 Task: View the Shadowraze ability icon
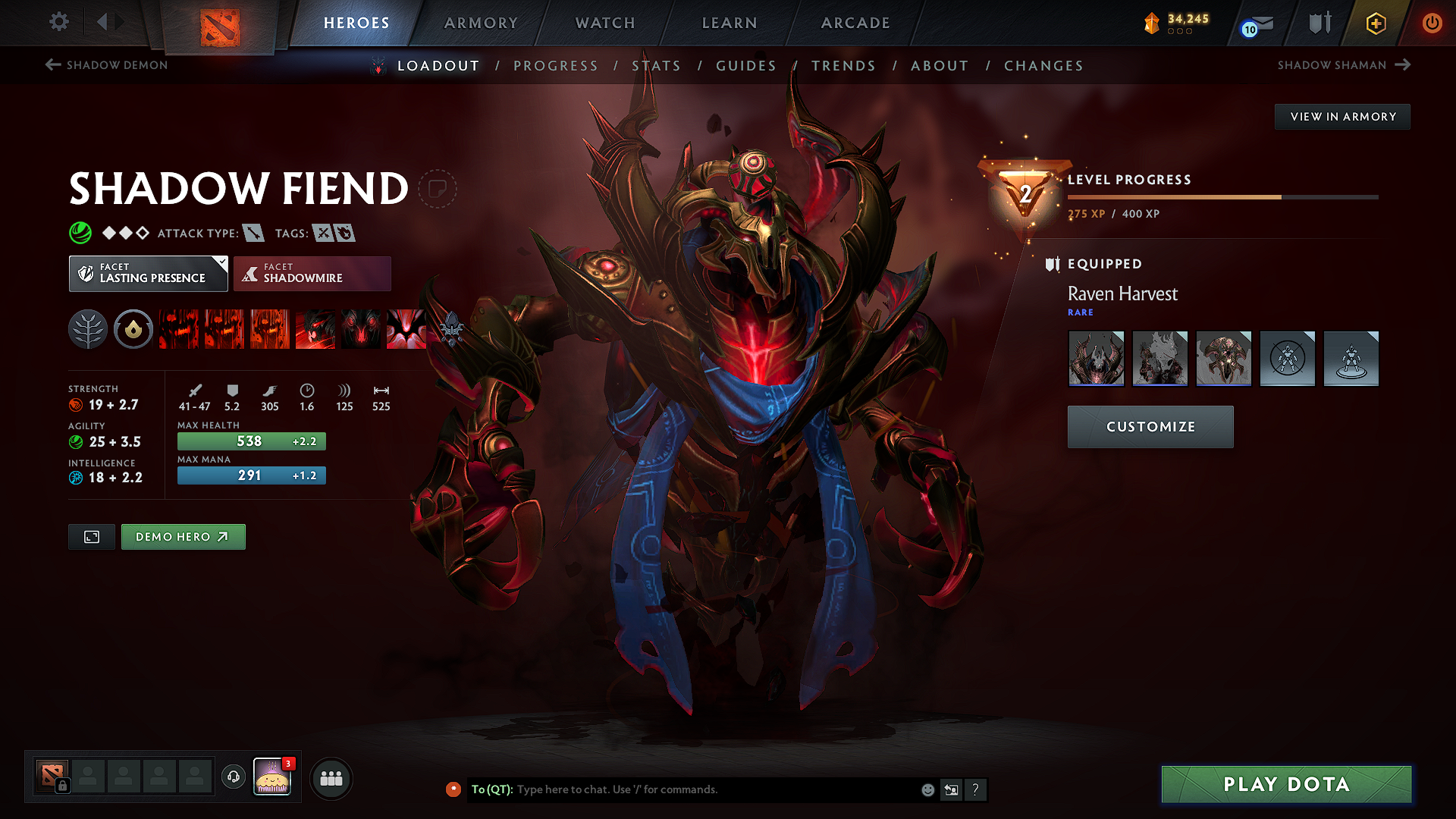179,329
